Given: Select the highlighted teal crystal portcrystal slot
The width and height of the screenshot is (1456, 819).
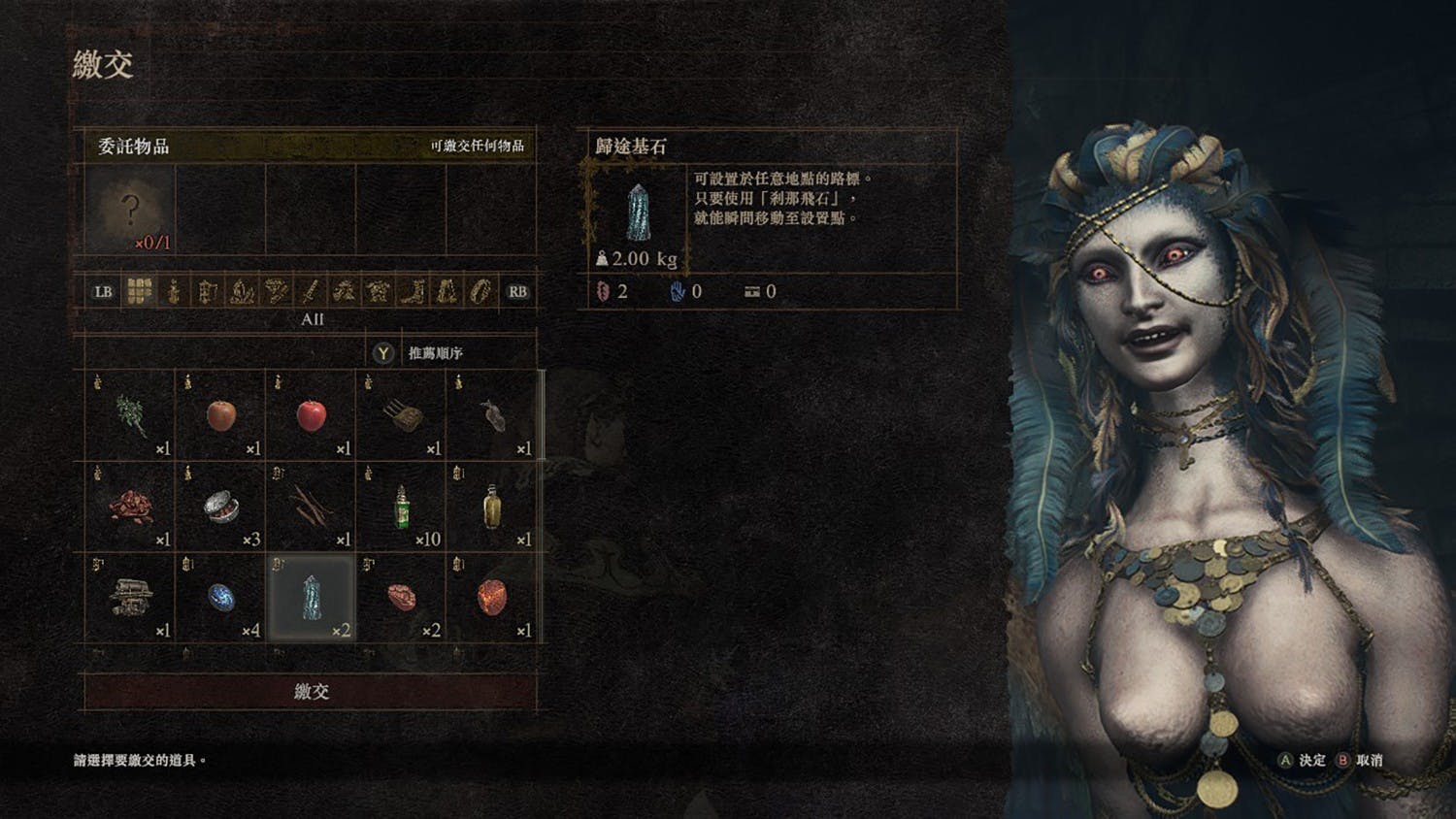Looking at the screenshot, I should [311, 596].
